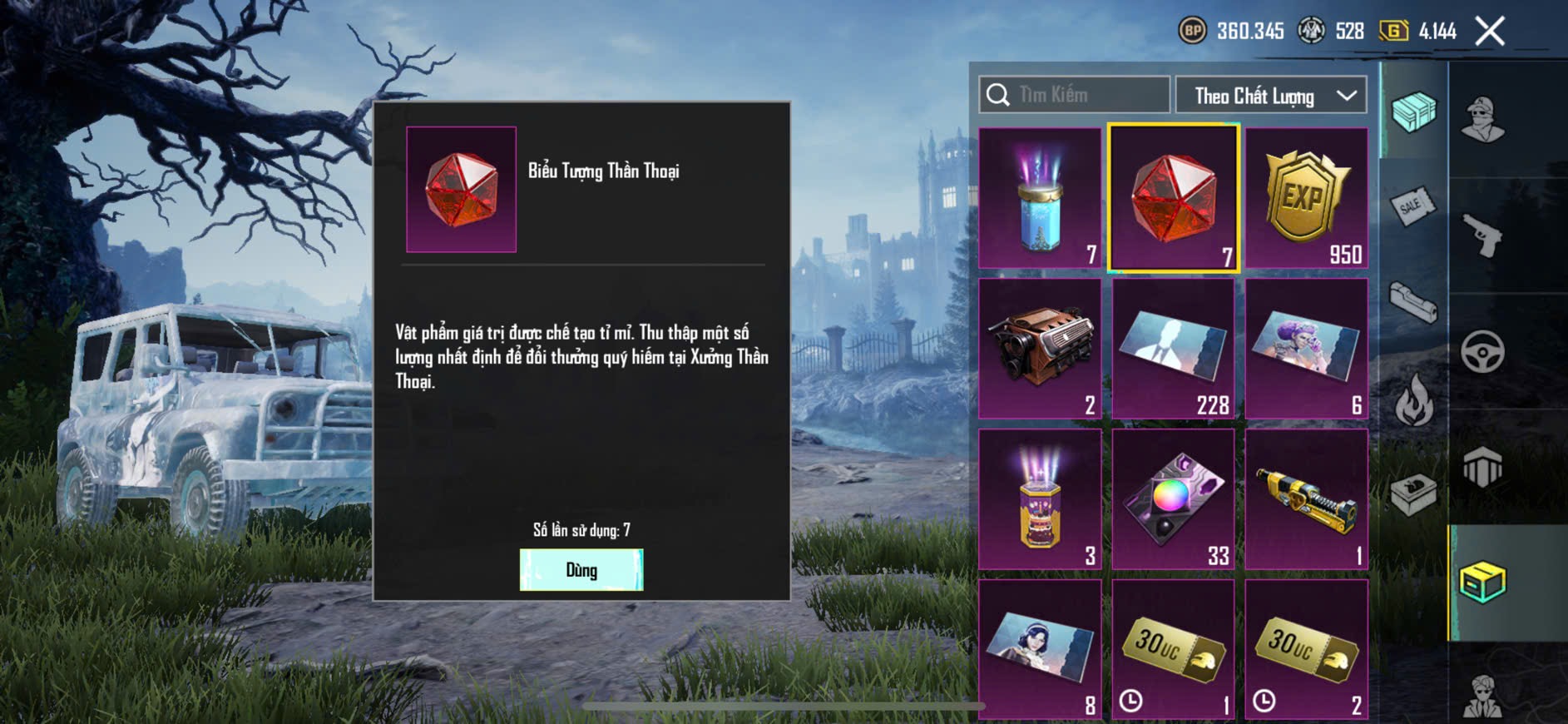Image resolution: width=1568 pixels, height=724 pixels.
Task: Choose the engine item slot
Action: 1040,349
